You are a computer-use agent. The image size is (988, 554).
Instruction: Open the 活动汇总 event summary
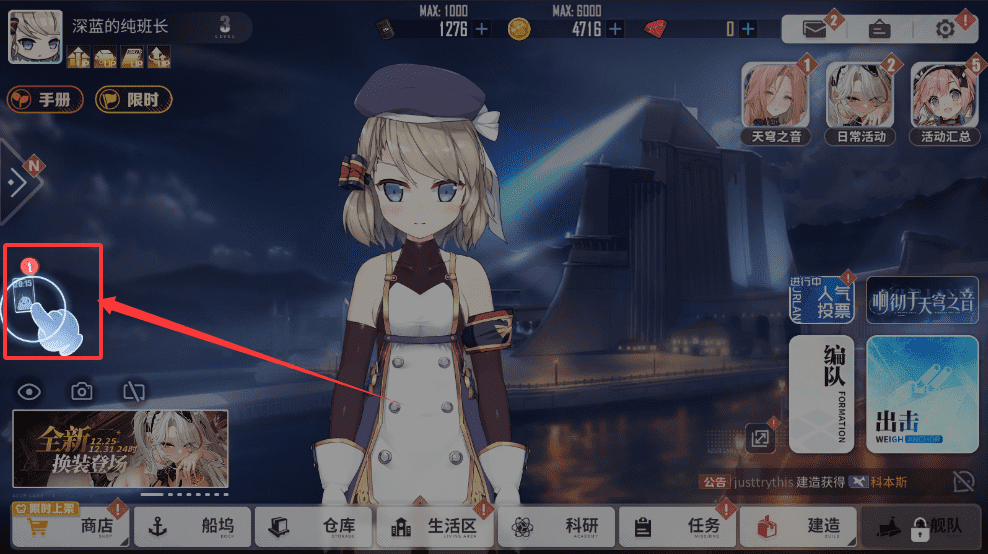[943, 102]
